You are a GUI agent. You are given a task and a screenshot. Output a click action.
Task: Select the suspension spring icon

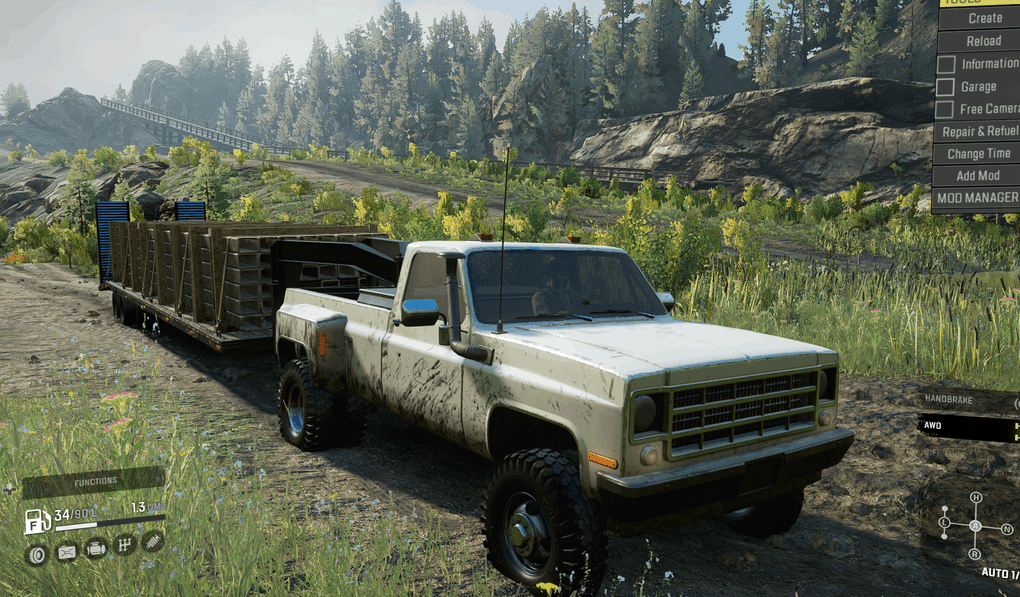click(x=153, y=541)
